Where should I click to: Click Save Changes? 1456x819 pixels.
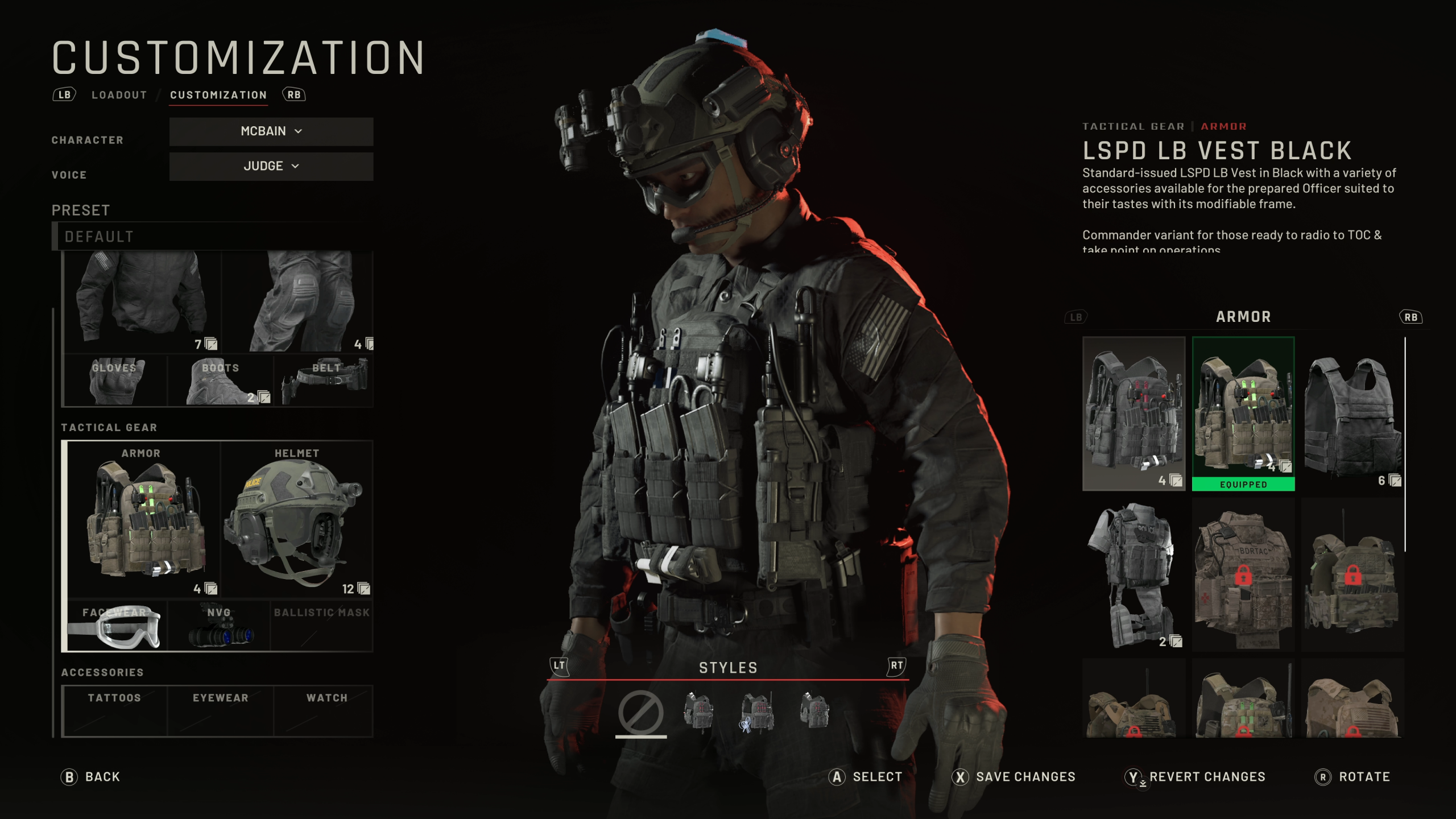pos(1014,777)
